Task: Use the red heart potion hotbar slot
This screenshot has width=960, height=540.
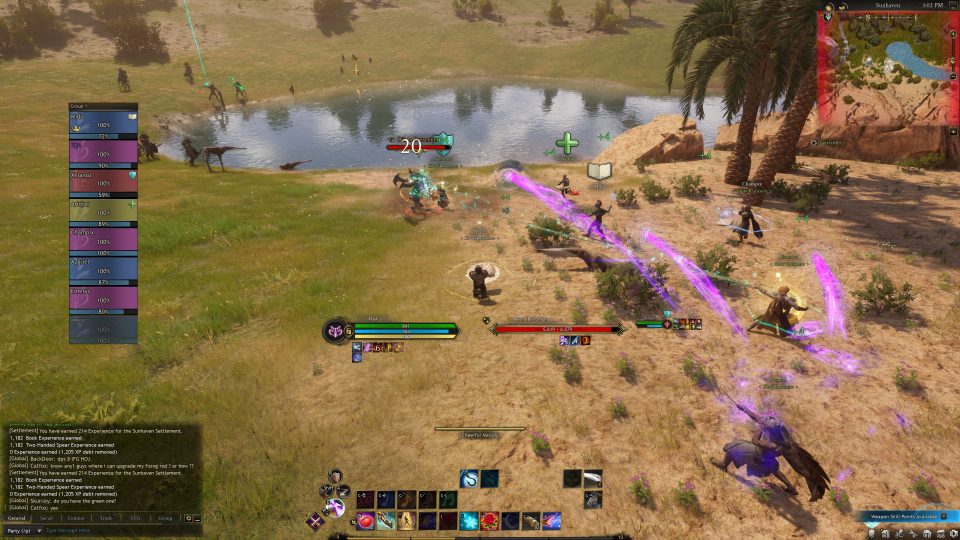Action: point(366,520)
